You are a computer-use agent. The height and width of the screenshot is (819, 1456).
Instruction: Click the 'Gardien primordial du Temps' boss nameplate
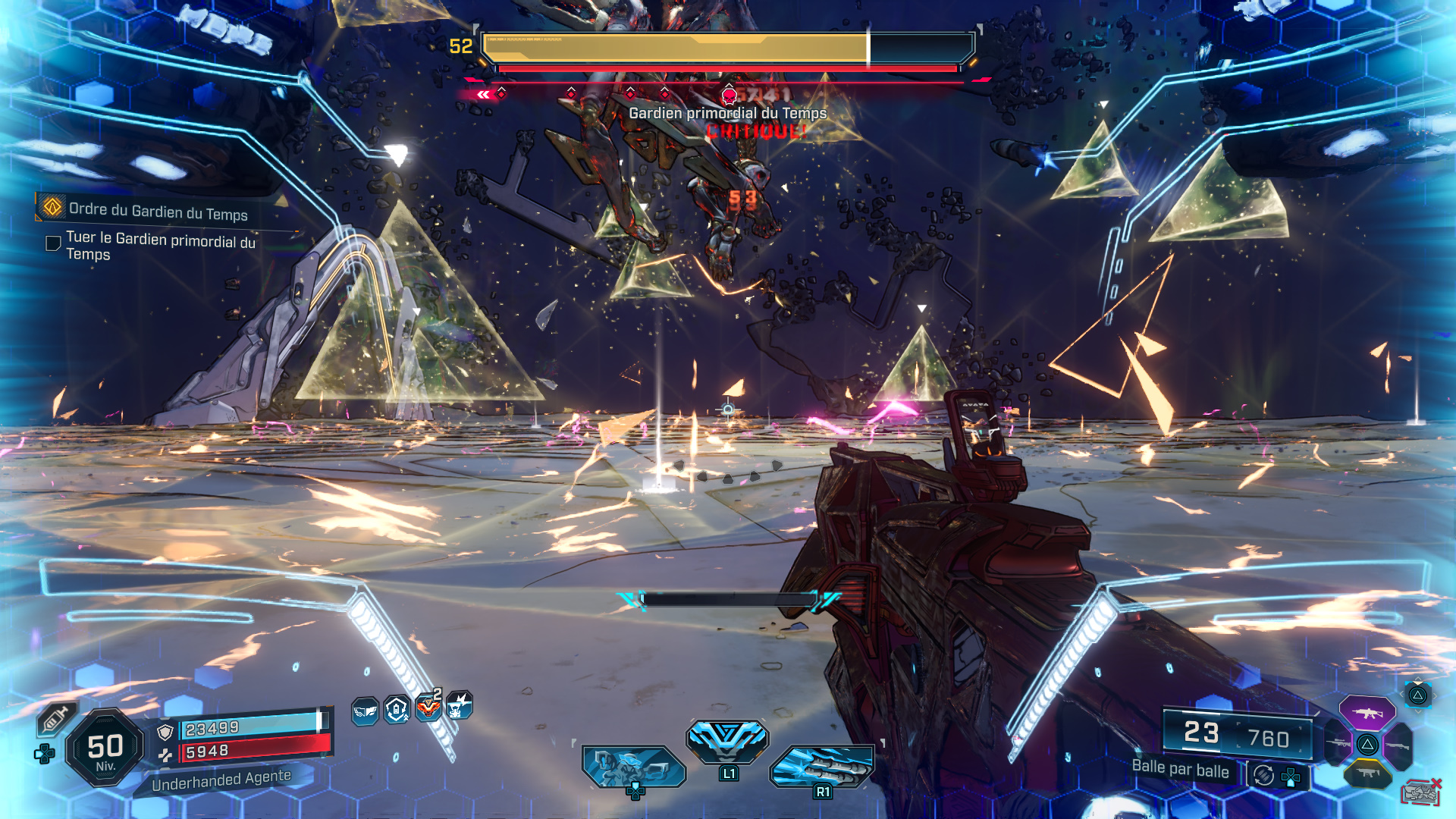coord(726,115)
